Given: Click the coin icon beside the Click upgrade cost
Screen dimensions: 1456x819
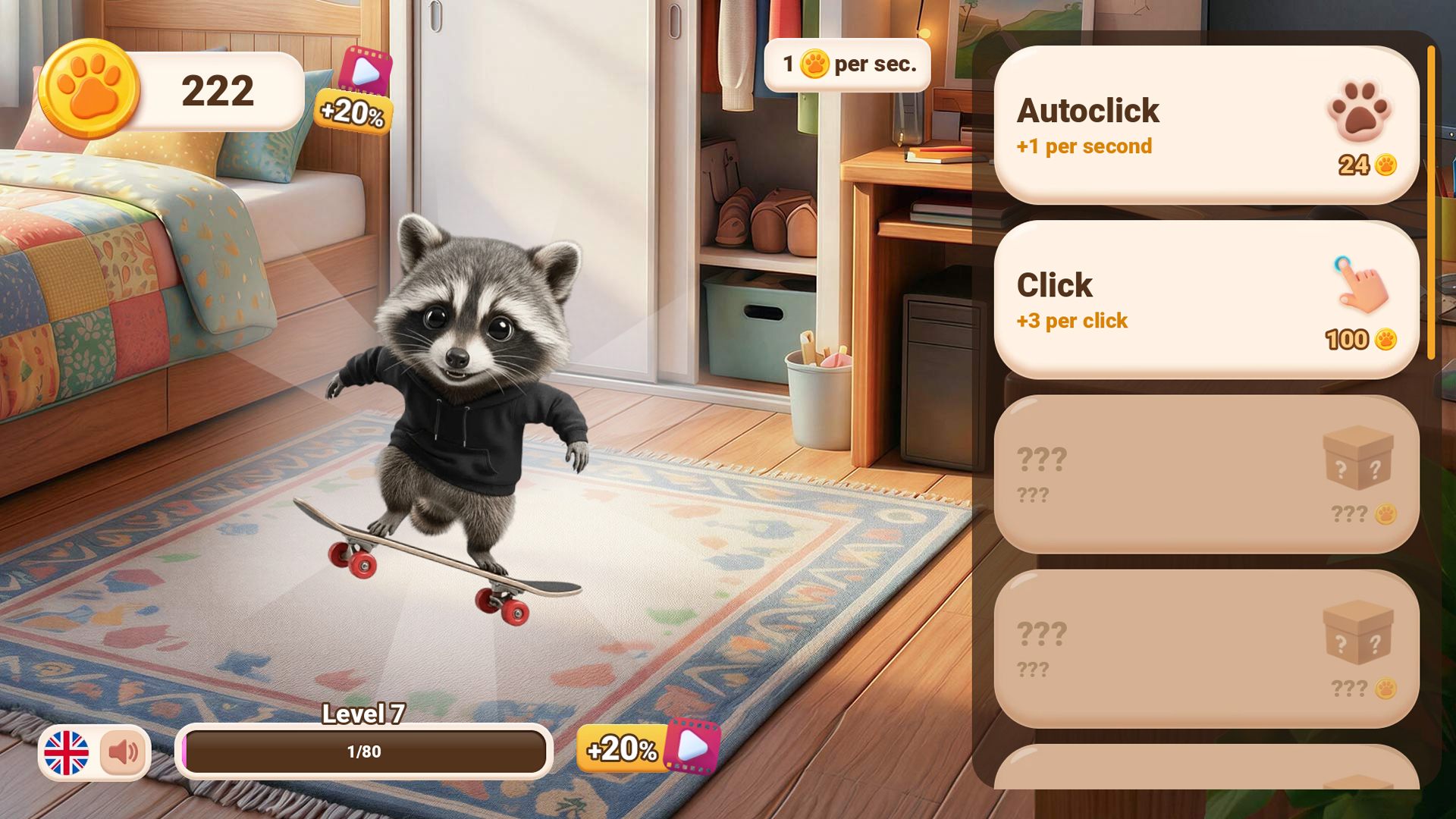Looking at the screenshot, I should [1385, 340].
